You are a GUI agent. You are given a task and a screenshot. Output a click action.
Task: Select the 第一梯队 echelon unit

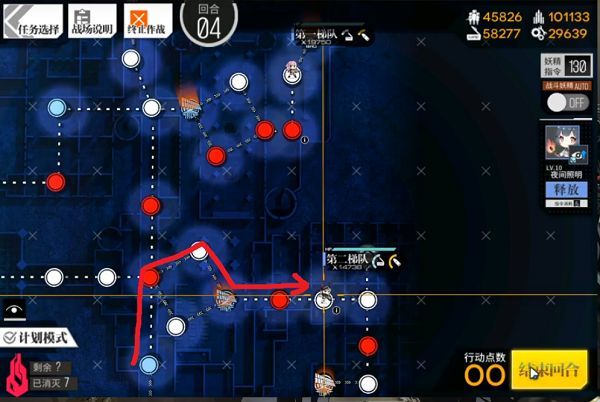tap(291, 72)
